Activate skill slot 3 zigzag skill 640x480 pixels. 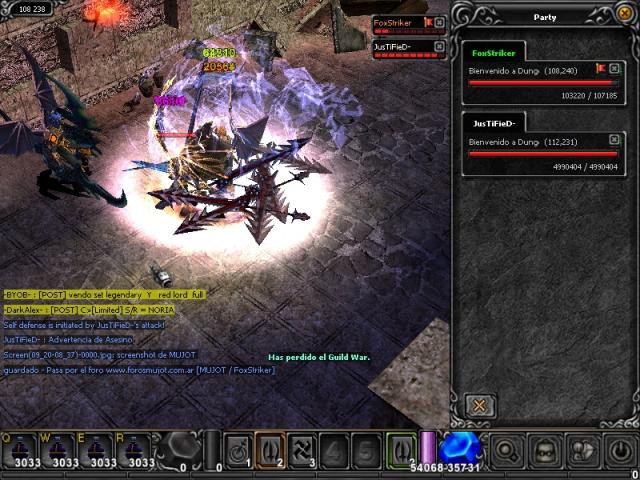[x=300, y=449]
